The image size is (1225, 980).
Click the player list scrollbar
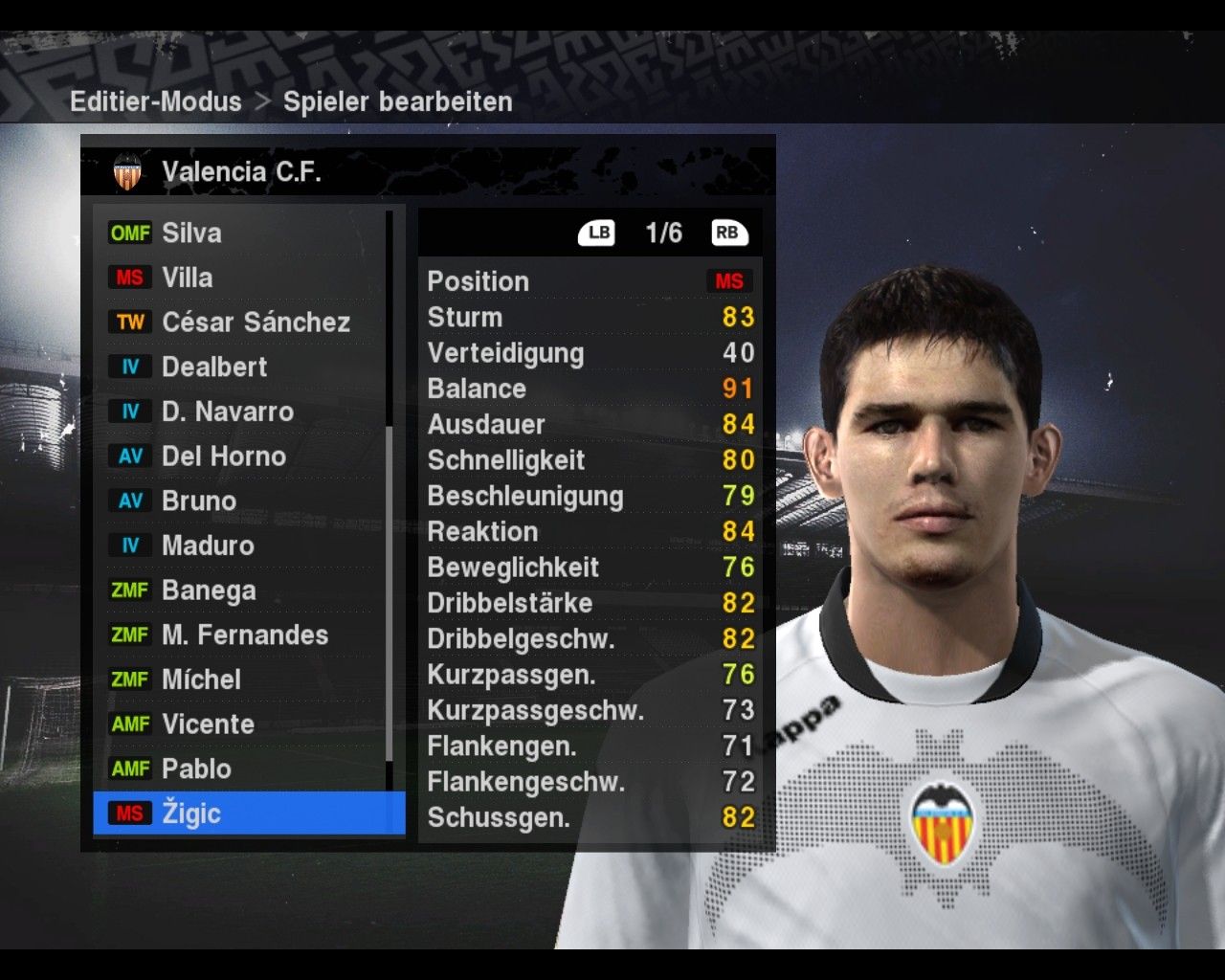pyautogui.click(x=390, y=593)
